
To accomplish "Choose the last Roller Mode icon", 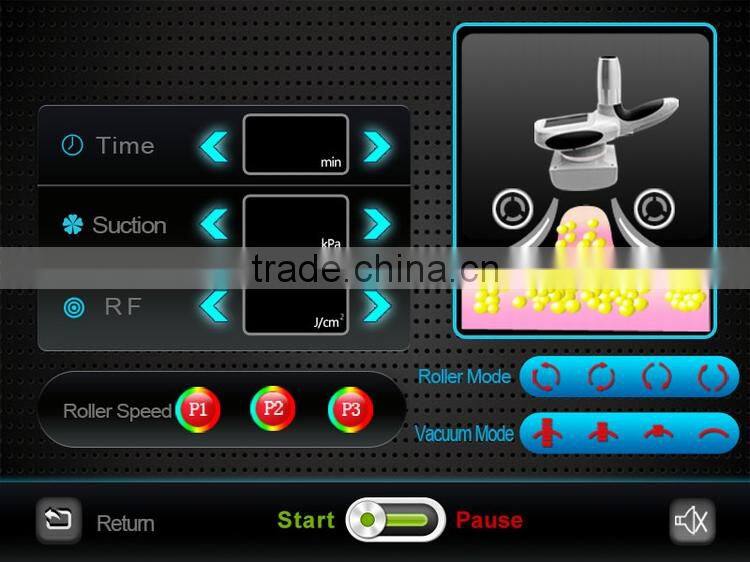I will tap(711, 377).
